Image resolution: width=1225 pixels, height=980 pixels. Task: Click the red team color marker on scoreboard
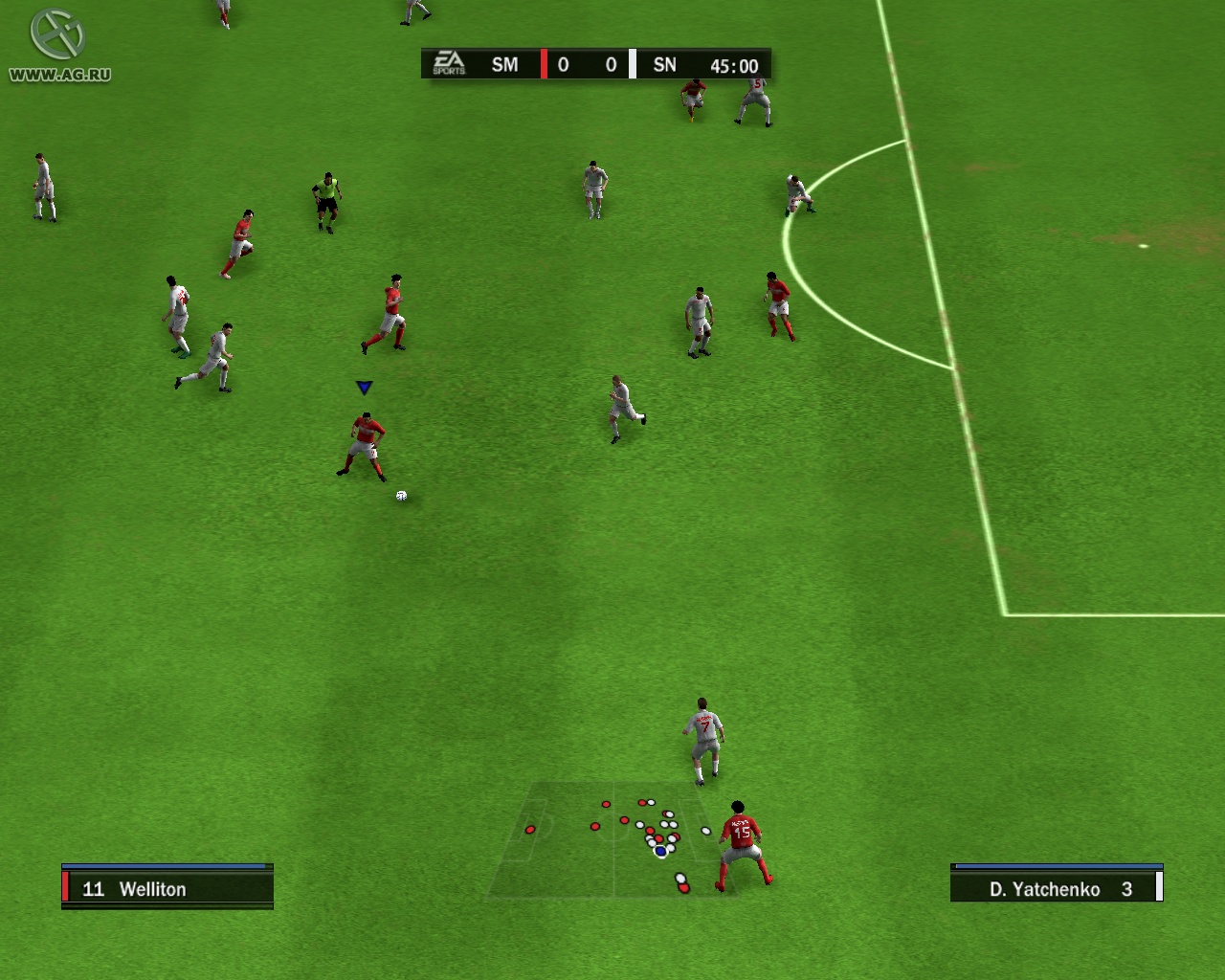[x=542, y=64]
